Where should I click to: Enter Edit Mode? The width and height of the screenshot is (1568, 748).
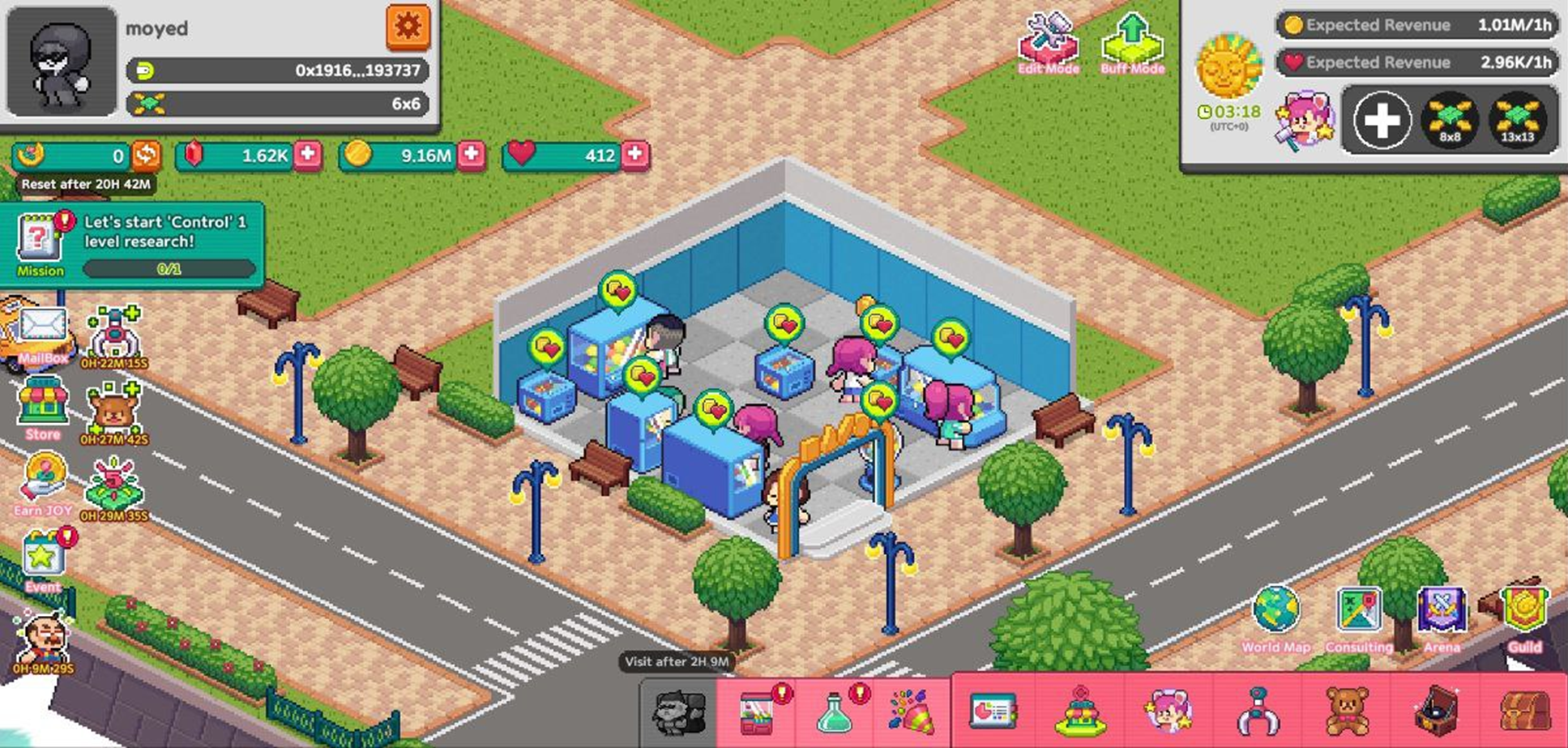(x=1048, y=44)
